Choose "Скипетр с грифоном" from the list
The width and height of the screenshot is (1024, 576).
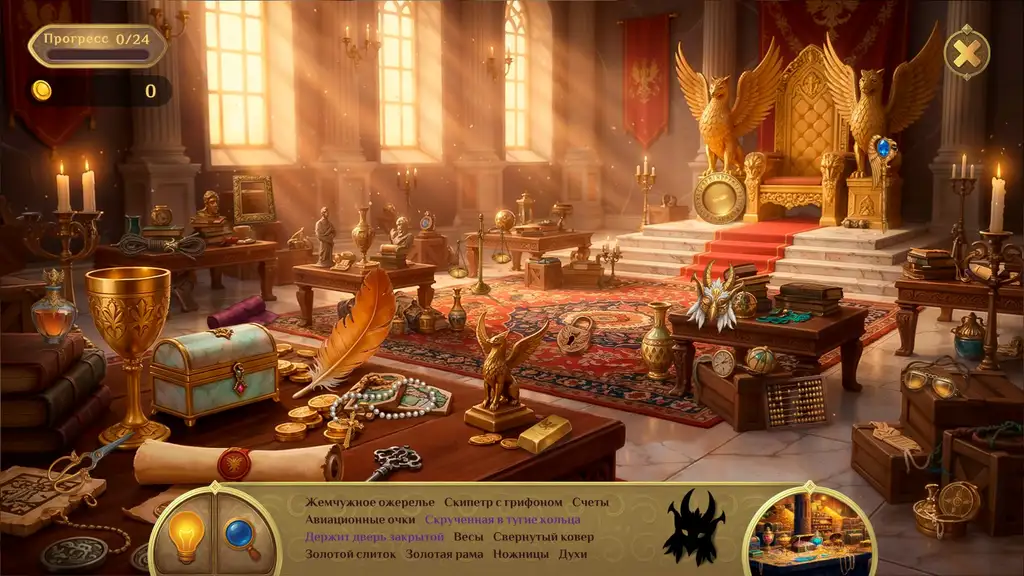coord(504,502)
